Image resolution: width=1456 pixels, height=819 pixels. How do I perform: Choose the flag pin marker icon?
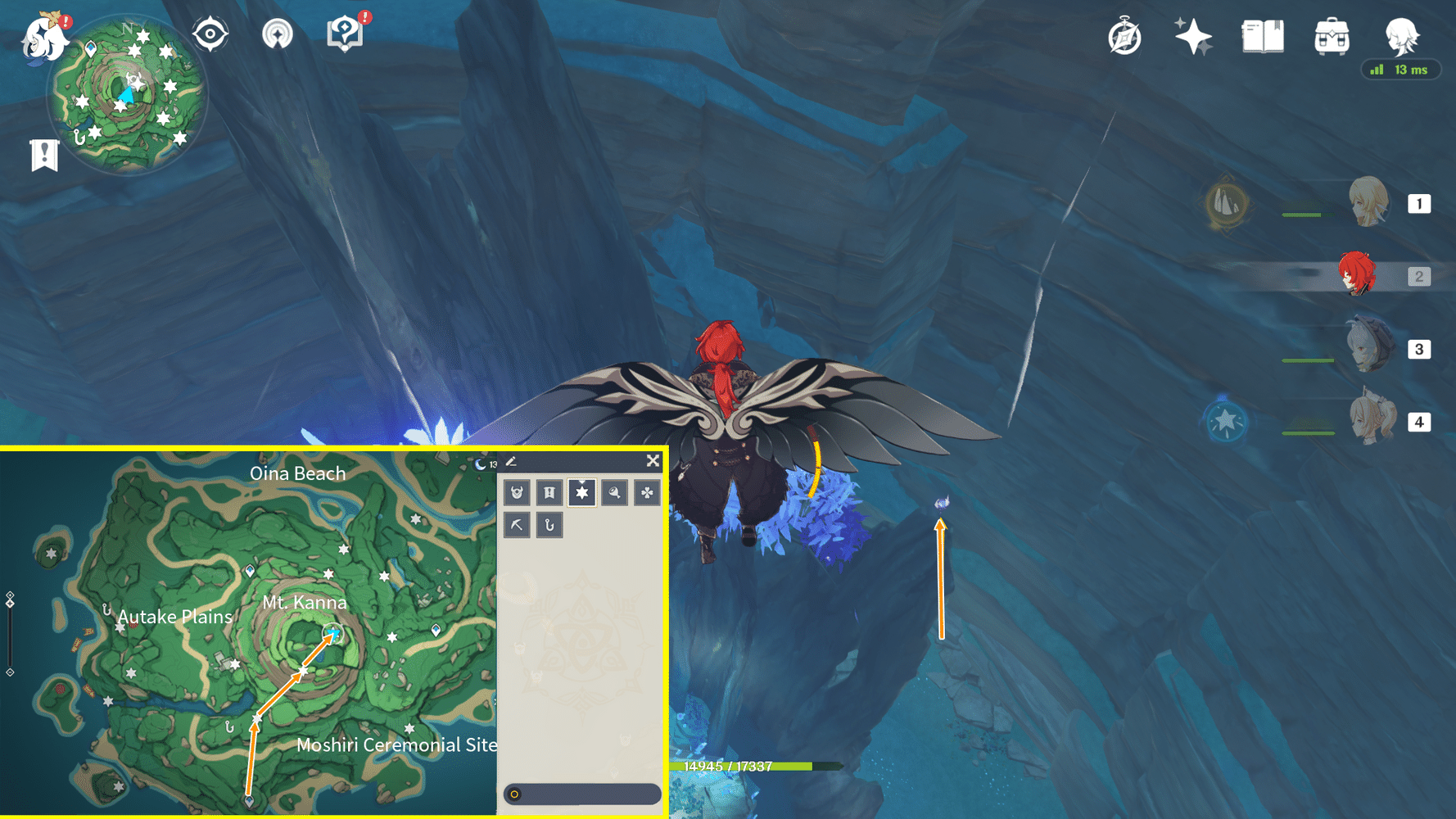coord(549,493)
